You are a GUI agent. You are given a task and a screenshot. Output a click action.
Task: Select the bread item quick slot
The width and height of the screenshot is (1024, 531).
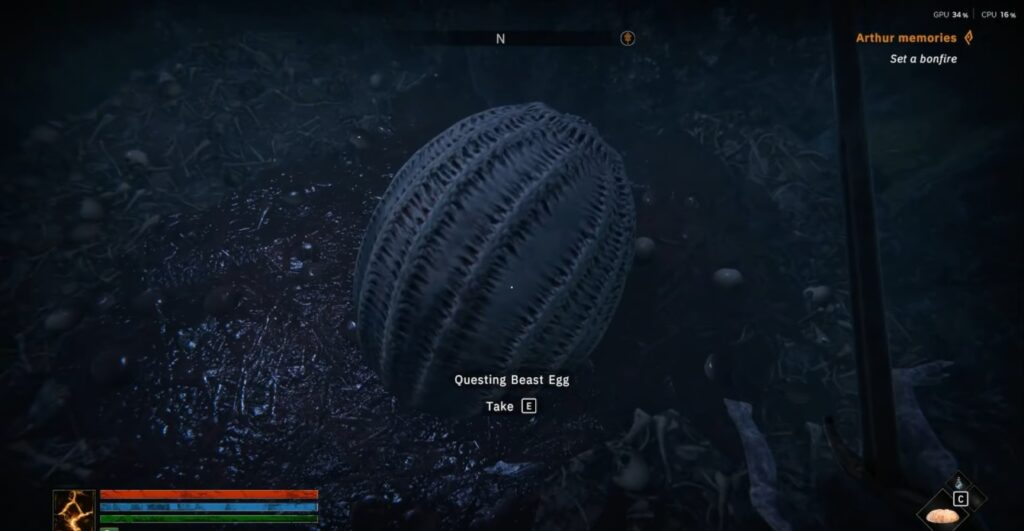[943, 518]
